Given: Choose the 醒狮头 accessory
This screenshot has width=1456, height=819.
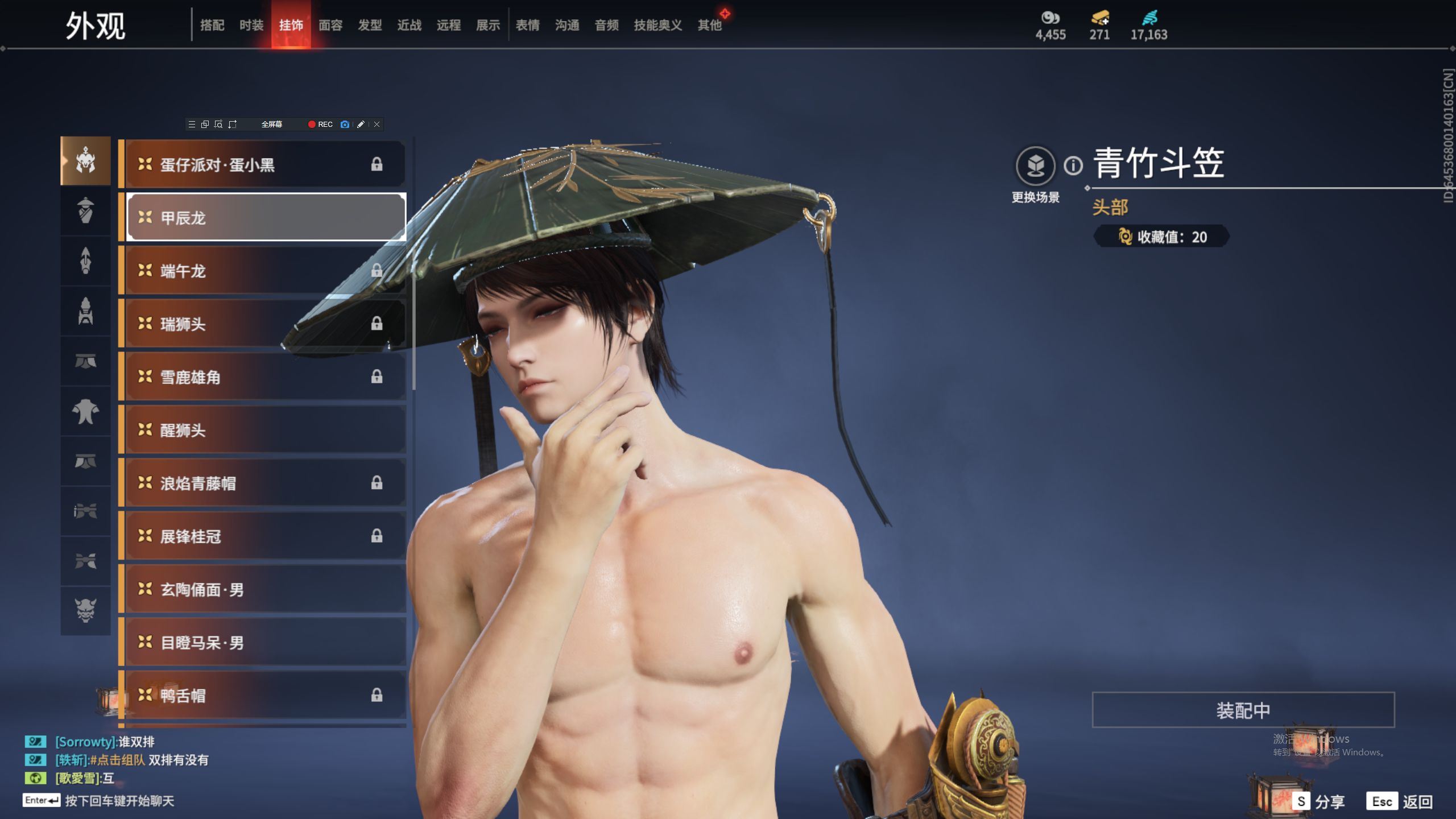Looking at the screenshot, I should pyautogui.click(x=266, y=430).
